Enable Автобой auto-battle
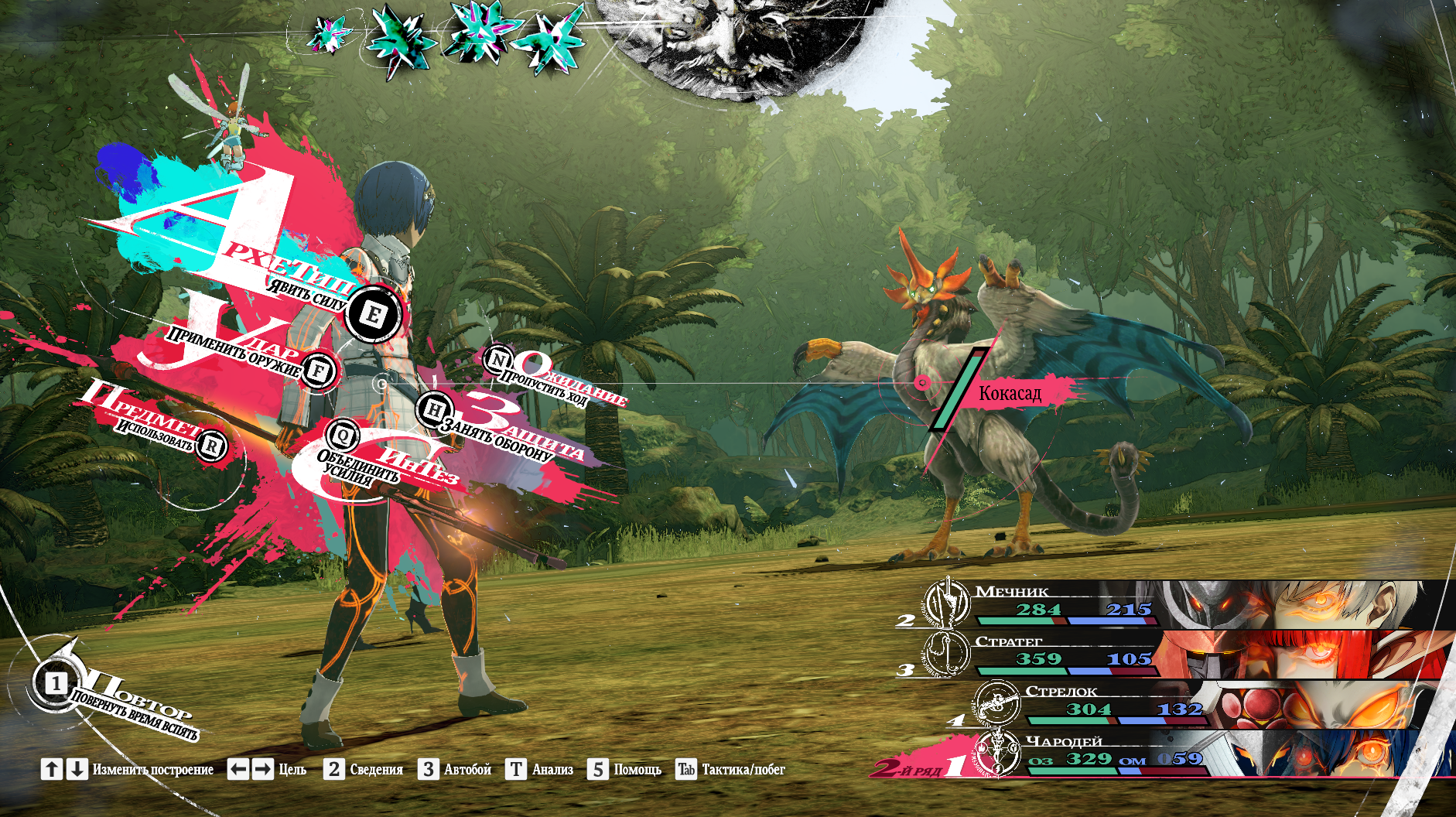 click(456, 769)
